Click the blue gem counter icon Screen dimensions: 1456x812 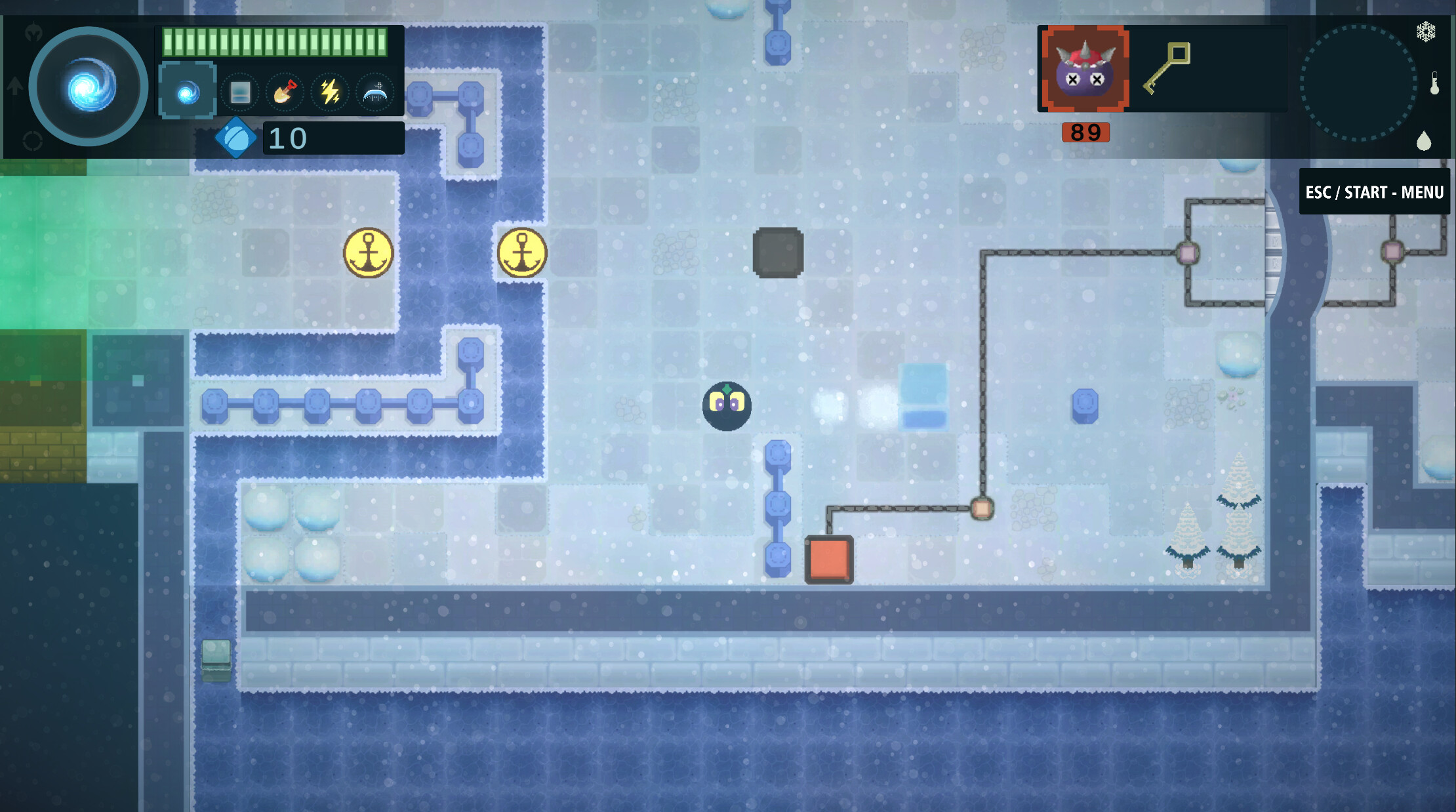point(237,139)
